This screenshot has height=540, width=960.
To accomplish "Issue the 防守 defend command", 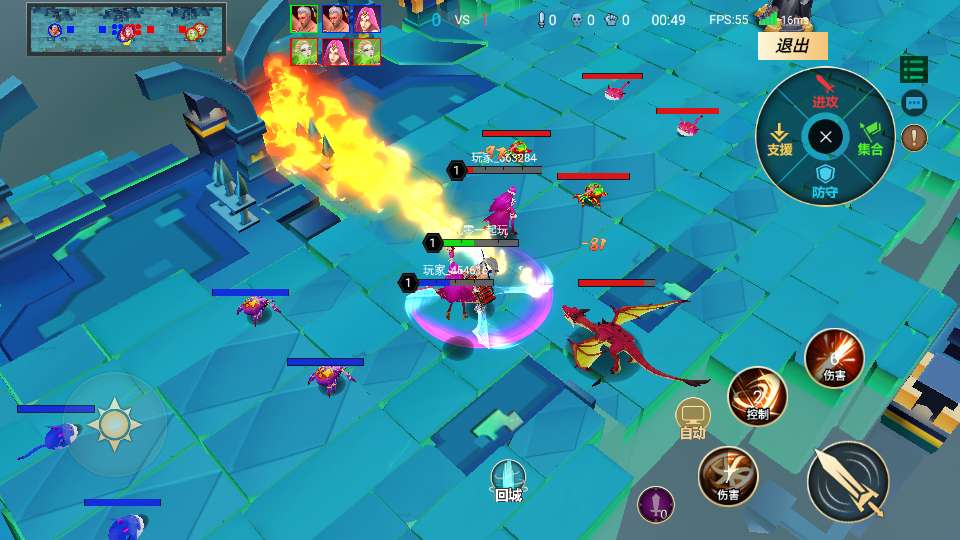I will coord(825,182).
